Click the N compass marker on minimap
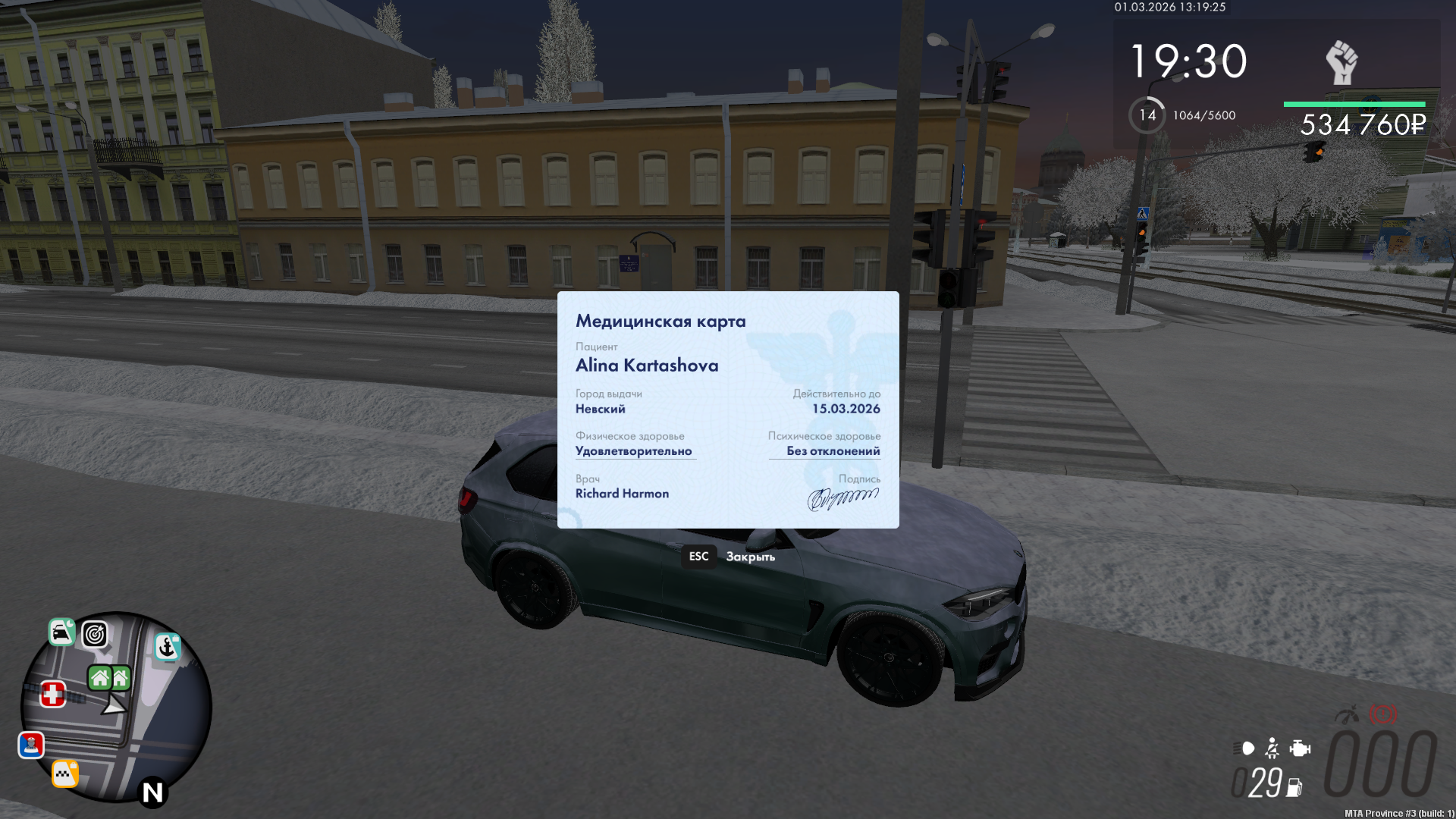 [x=152, y=792]
